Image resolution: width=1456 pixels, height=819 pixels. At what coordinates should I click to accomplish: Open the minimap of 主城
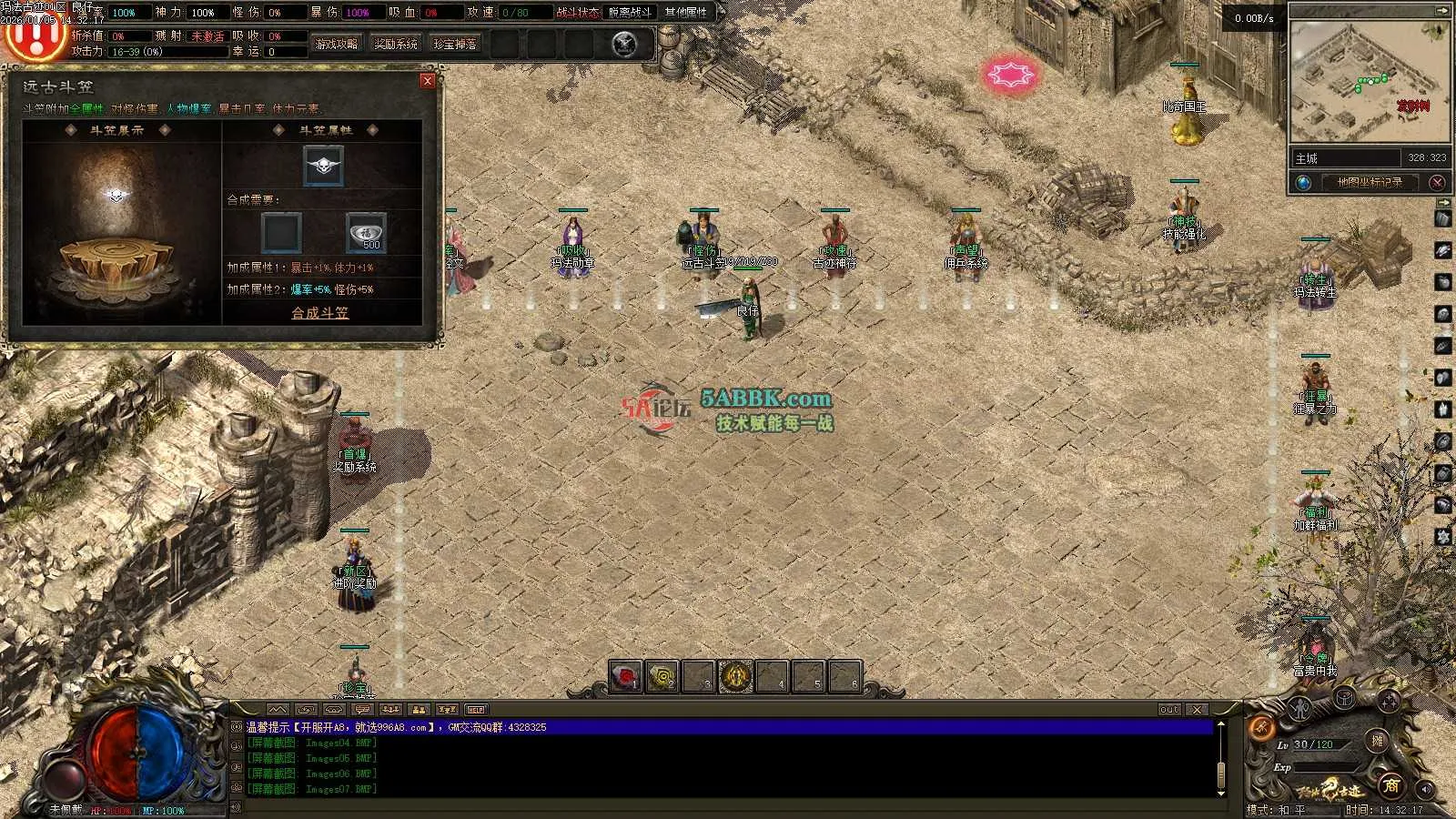point(1370,82)
